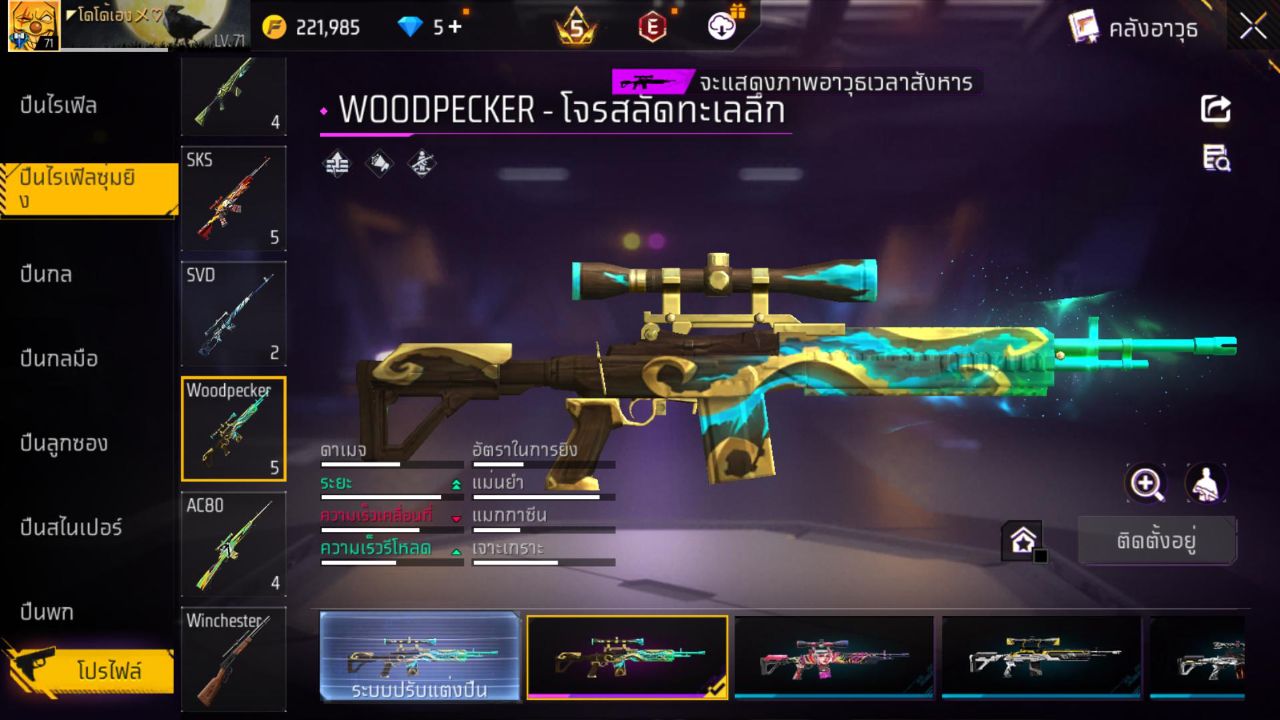
Task: Select the SKS weapon thumbnail
Action: (x=233, y=199)
